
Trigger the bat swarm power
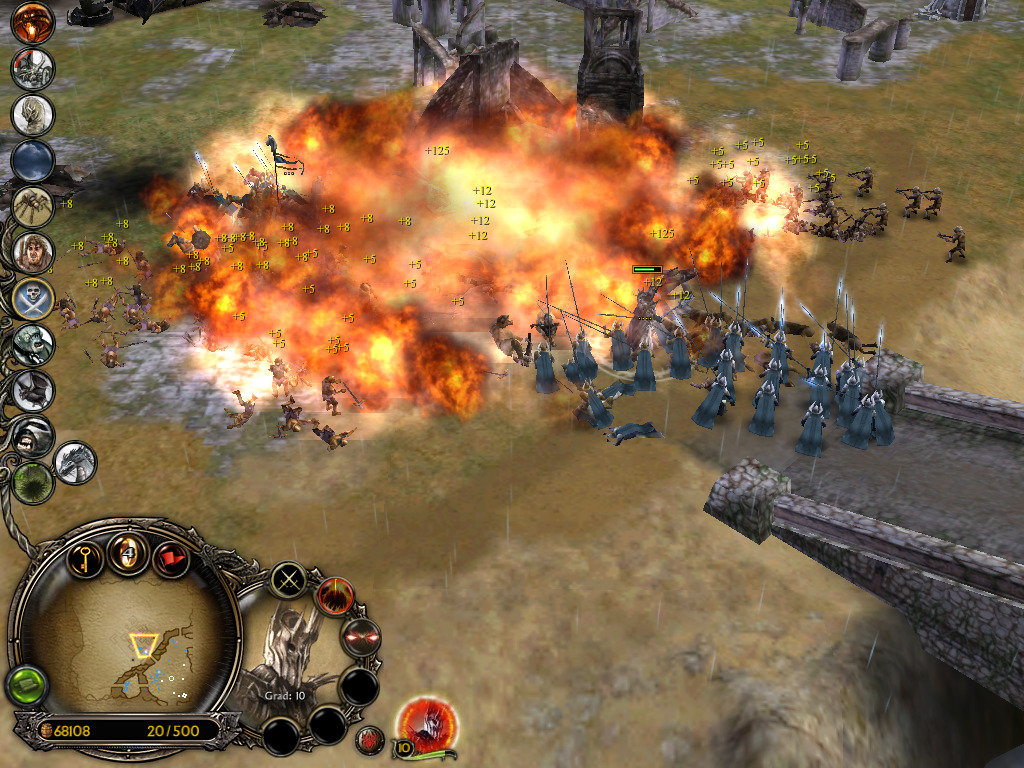coord(32,391)
